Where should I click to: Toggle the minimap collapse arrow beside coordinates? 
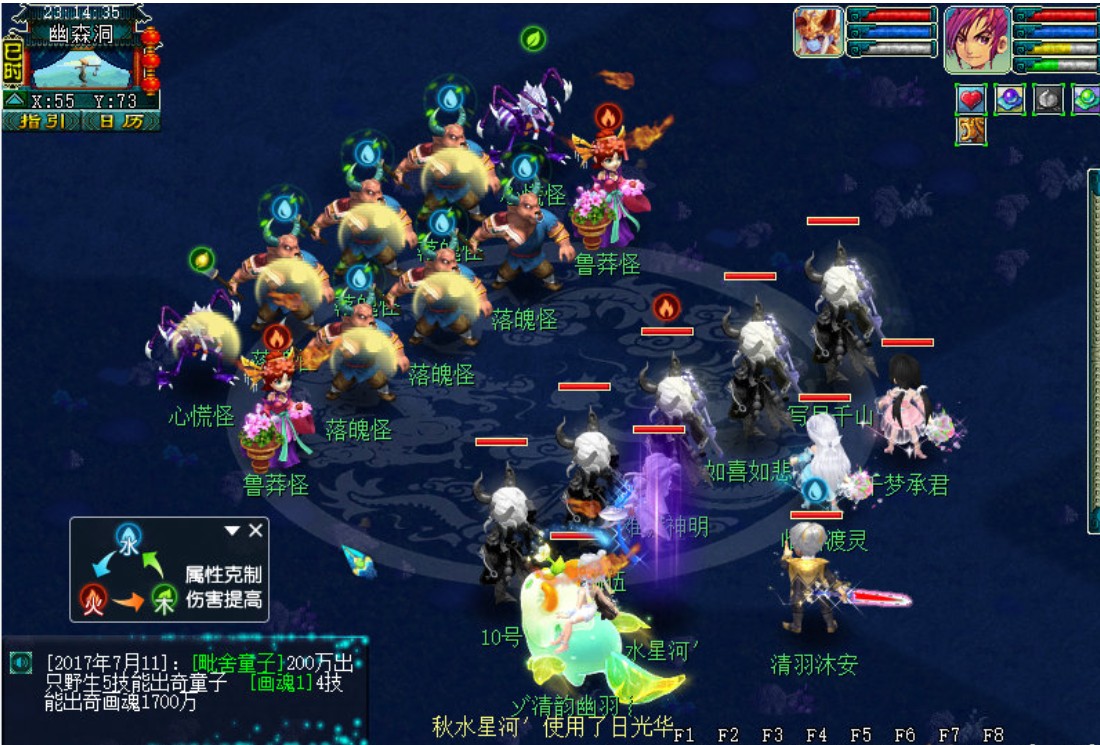coord(15,101)
